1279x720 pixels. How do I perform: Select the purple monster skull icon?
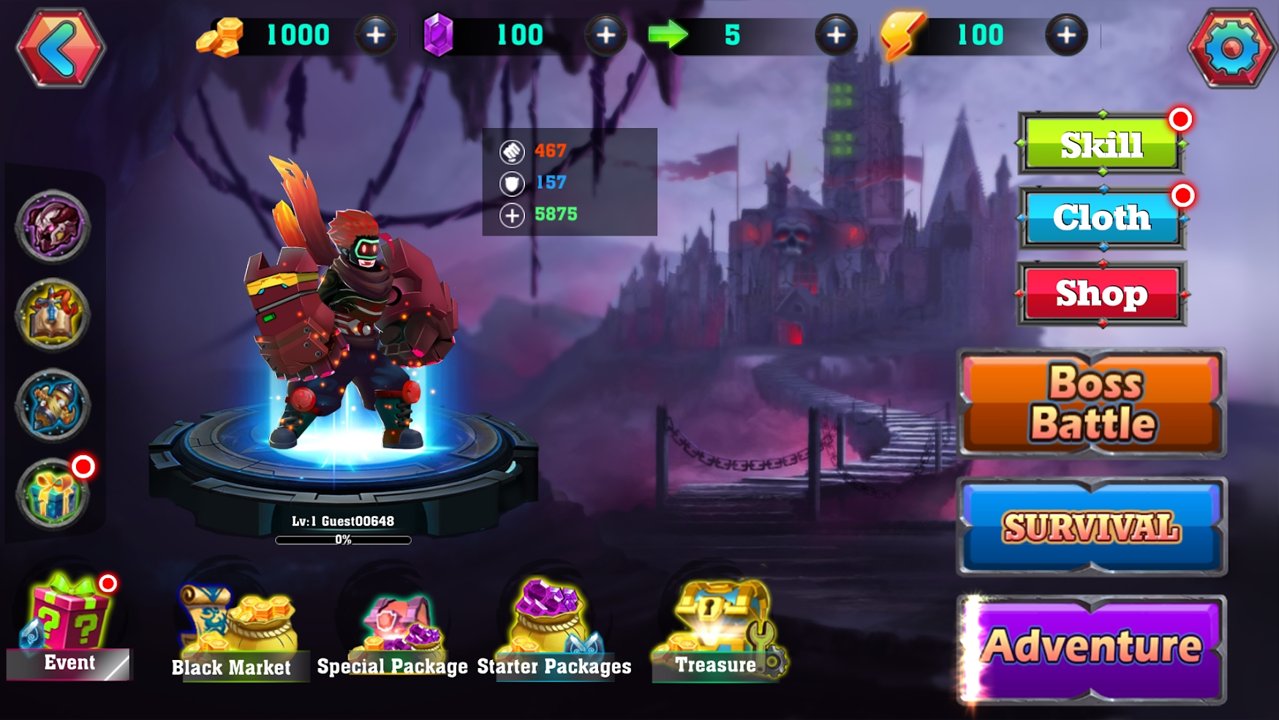pos(53,227)
